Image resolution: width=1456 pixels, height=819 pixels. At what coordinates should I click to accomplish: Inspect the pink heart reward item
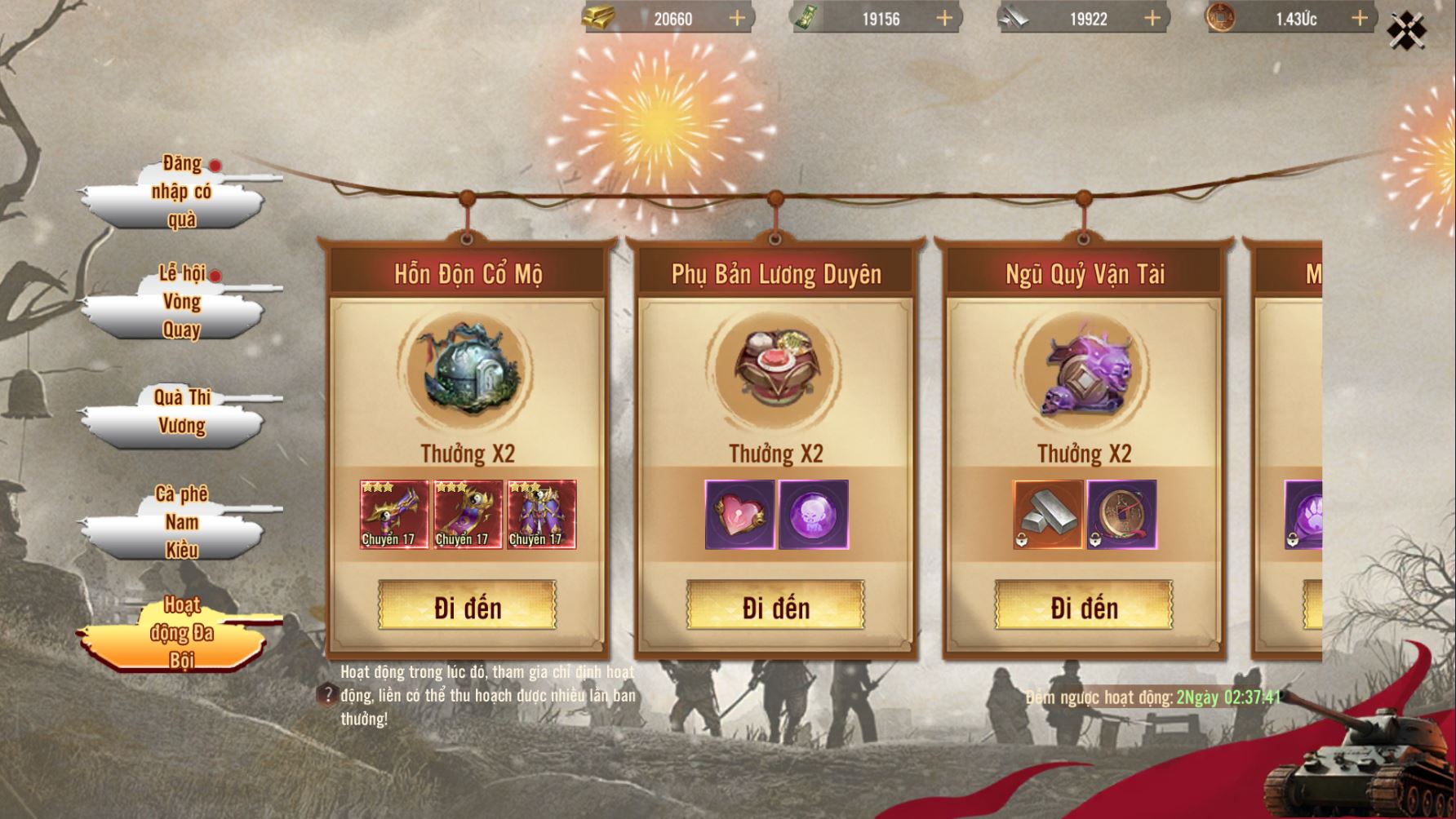click(739, 515)
